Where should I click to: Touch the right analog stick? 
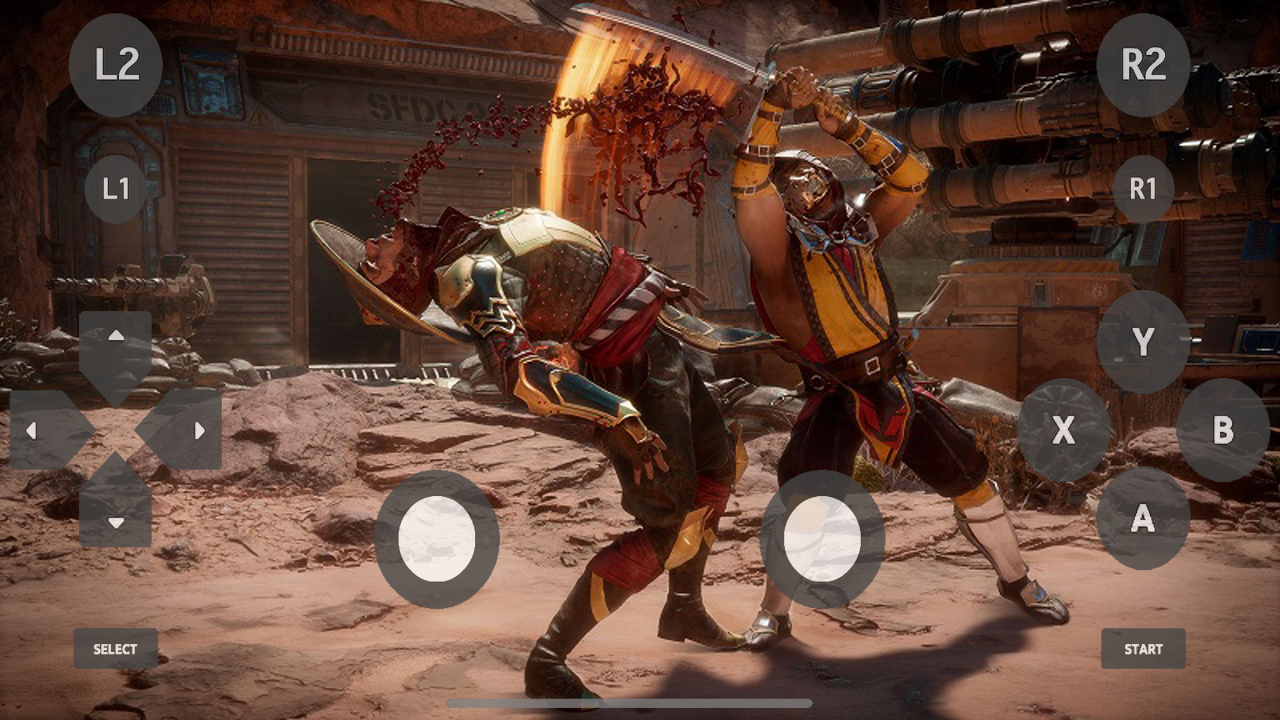coord(822,539)
